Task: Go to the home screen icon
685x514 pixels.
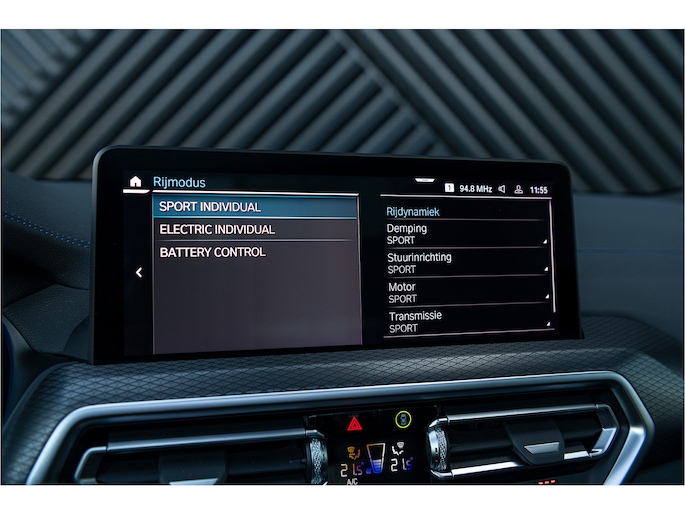Action: click(x=136, y=182)
